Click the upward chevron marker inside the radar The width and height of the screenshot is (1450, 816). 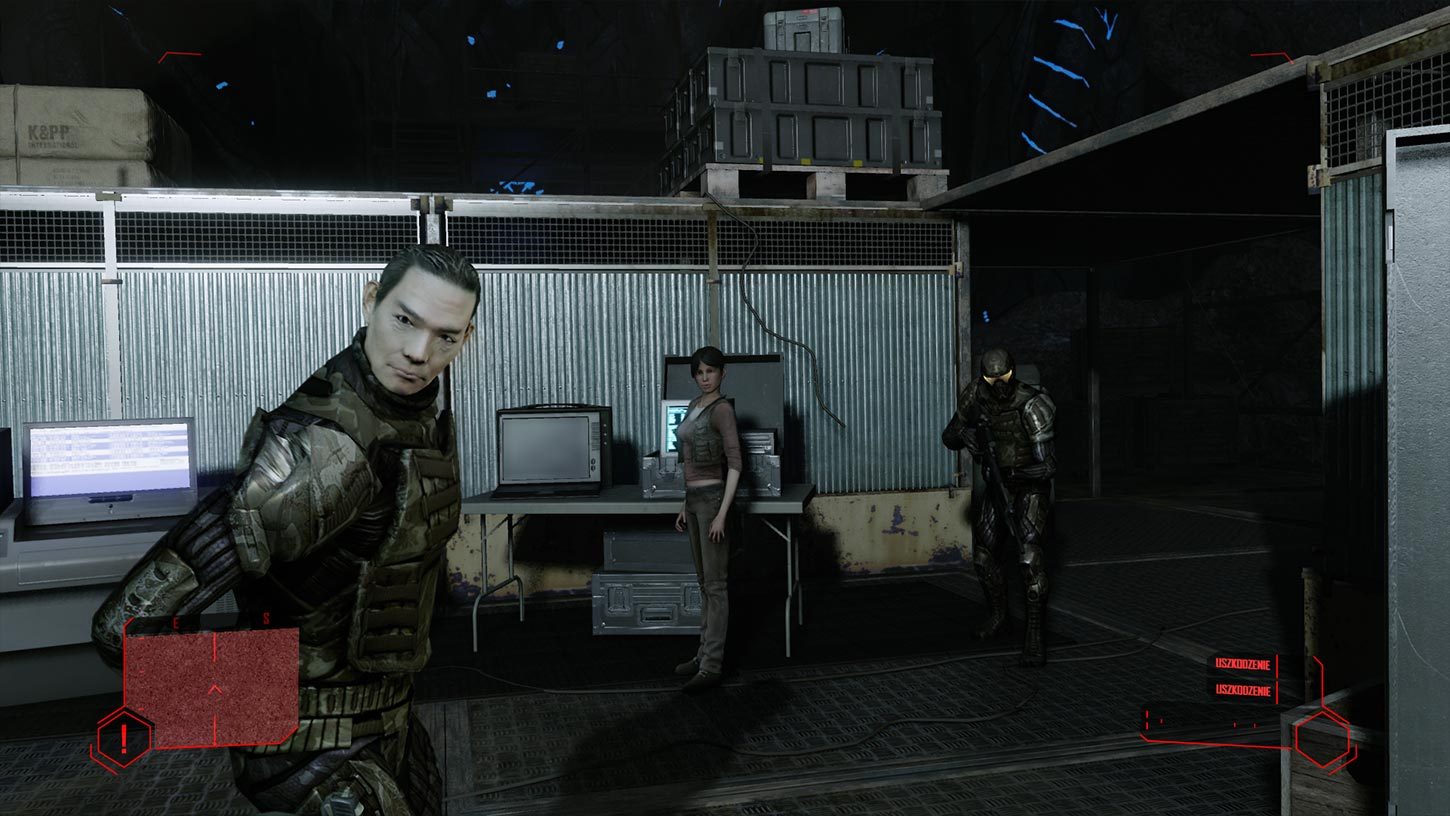point(215,689)
